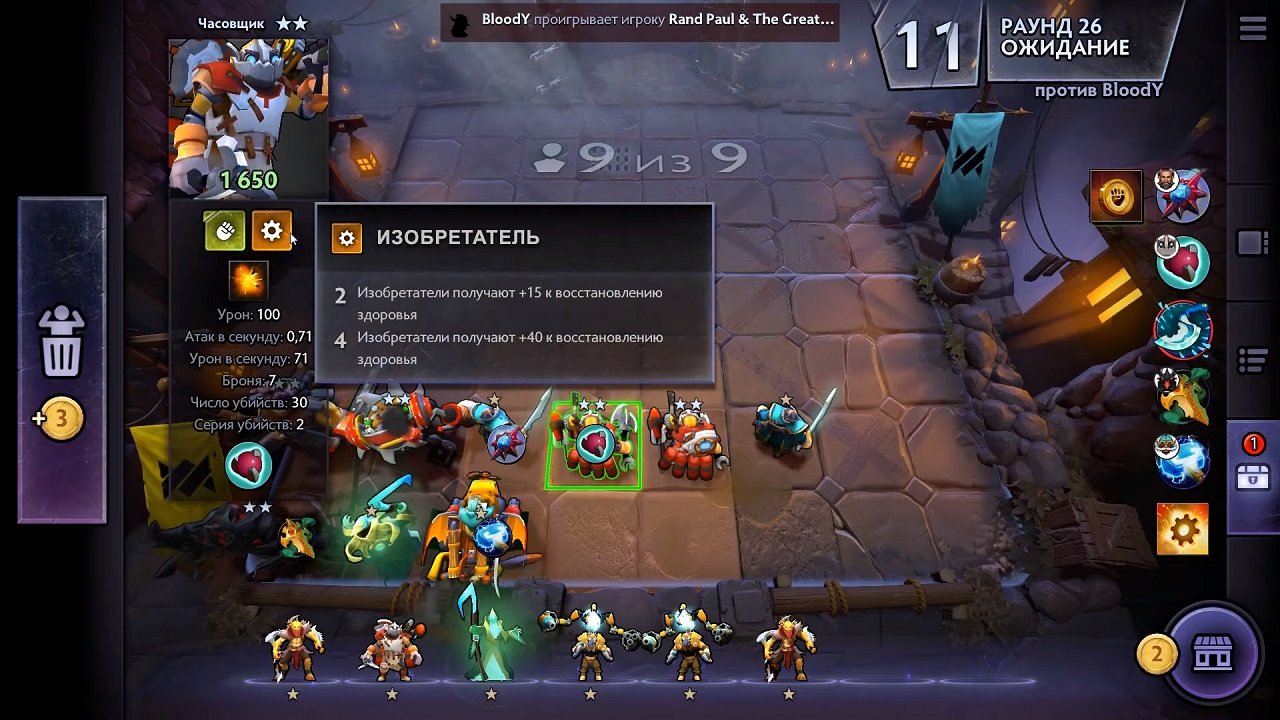Click the BloodY match result banner

point(640,22)
